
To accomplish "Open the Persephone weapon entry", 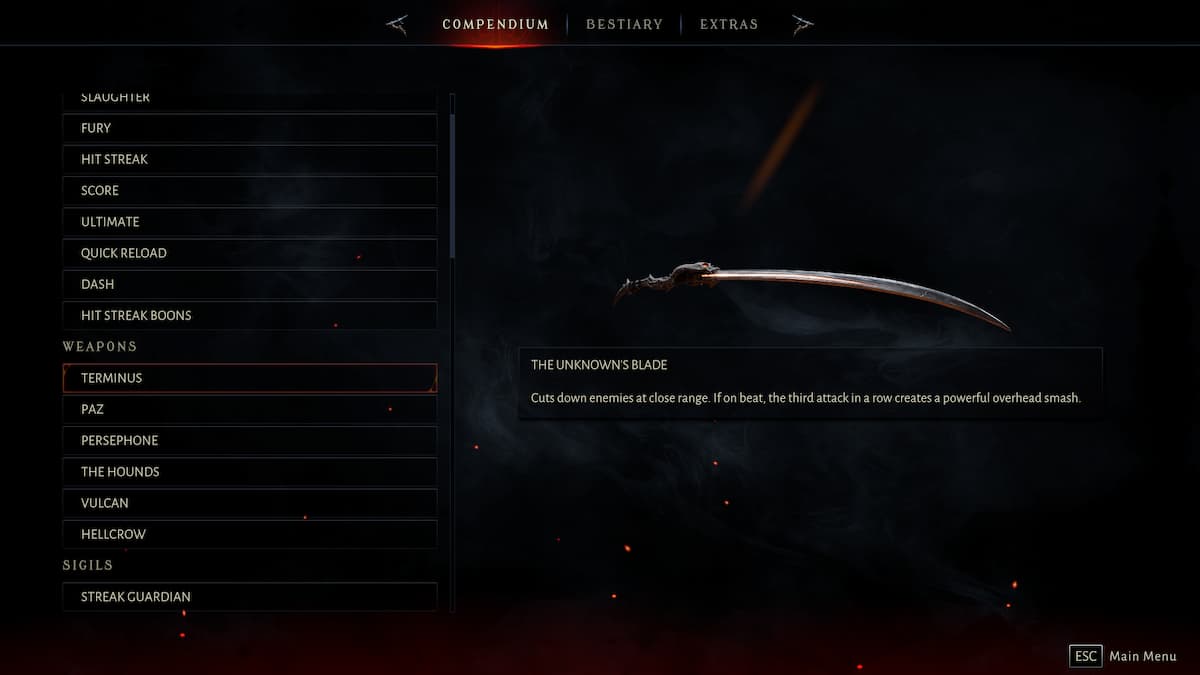I will pos(249,440).
